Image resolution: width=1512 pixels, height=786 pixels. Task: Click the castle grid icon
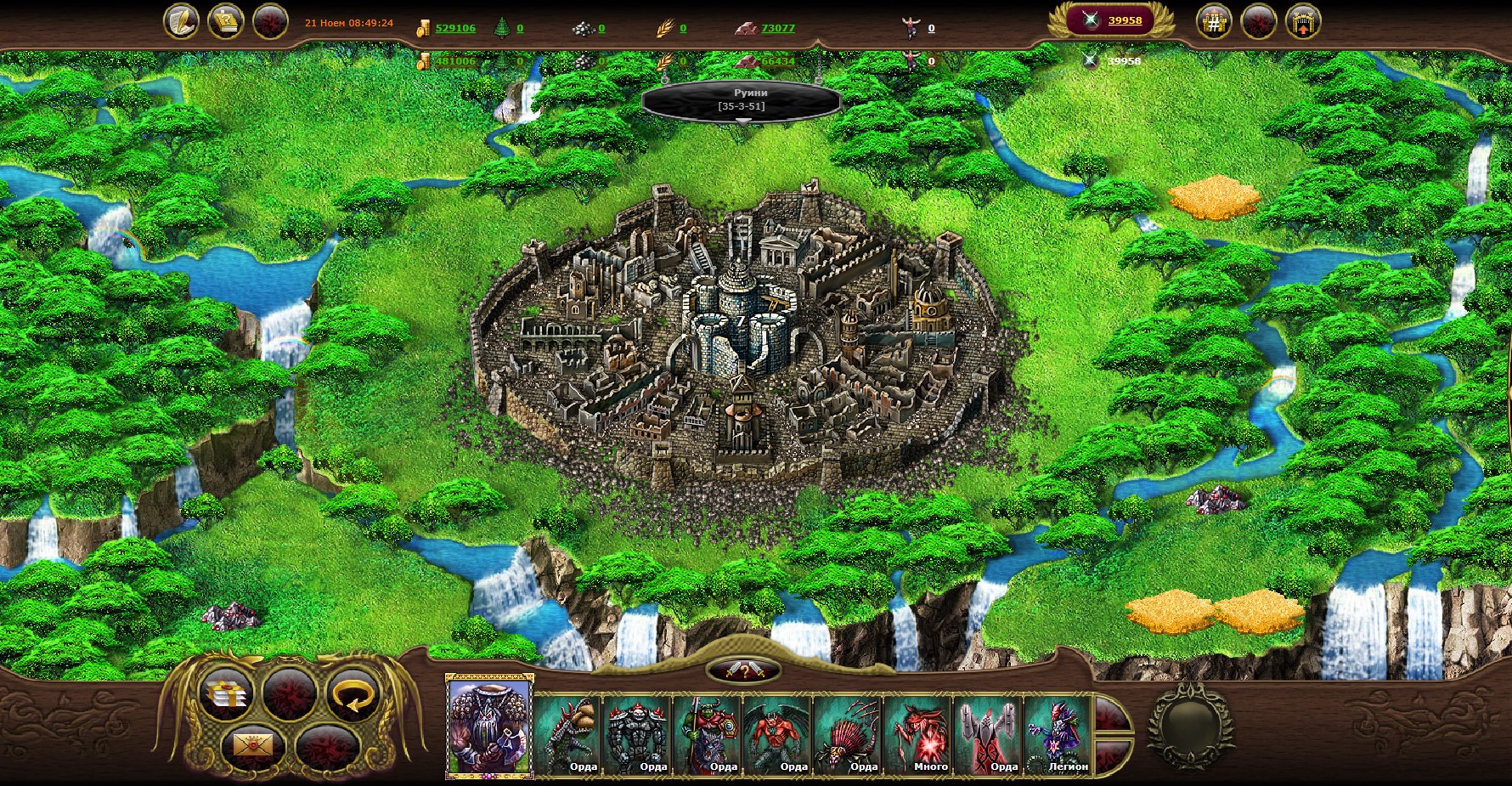[x=1214, y=22]
